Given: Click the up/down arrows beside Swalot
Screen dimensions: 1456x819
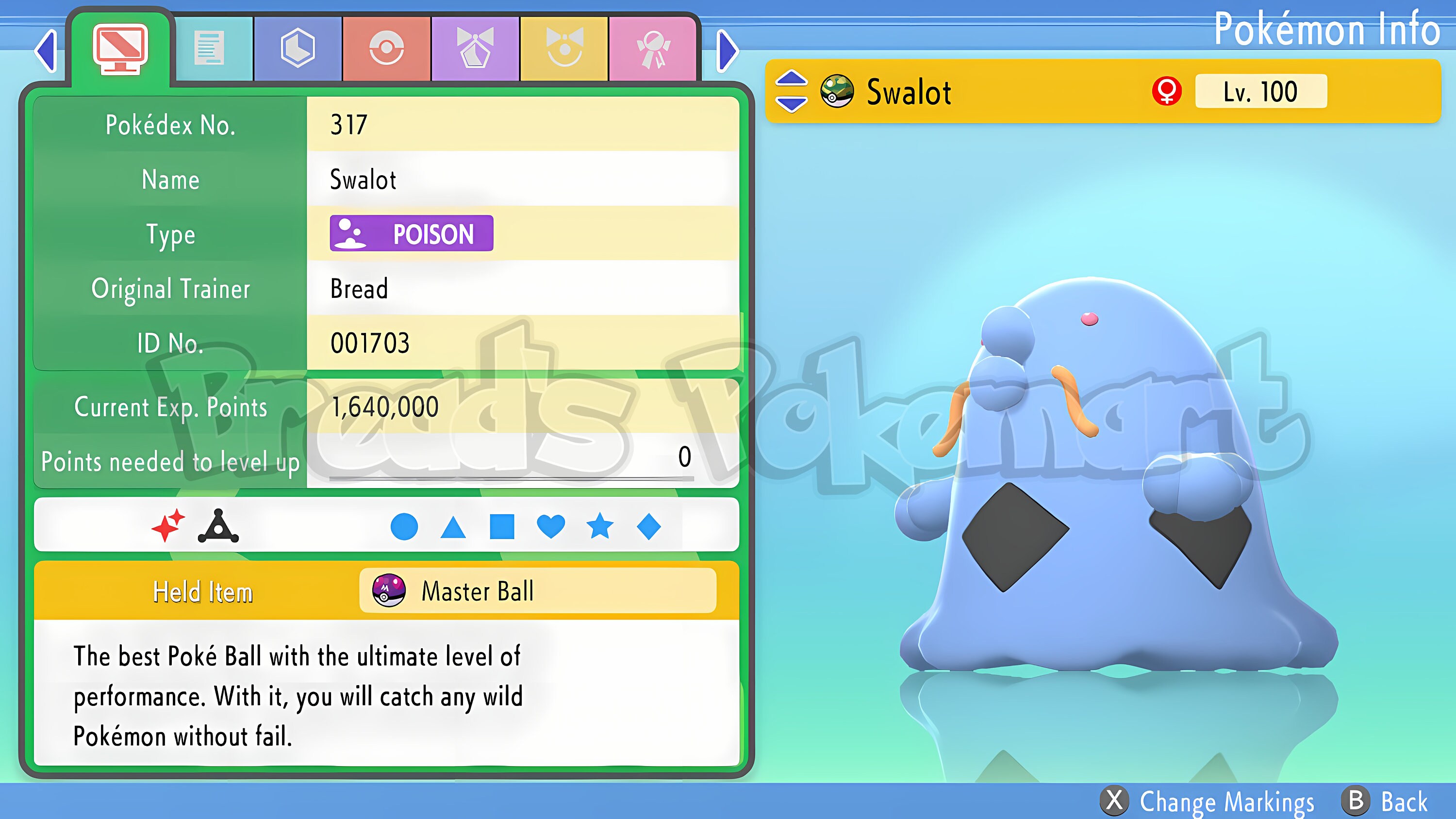Looking at the screenshot, I should (794, 92).
